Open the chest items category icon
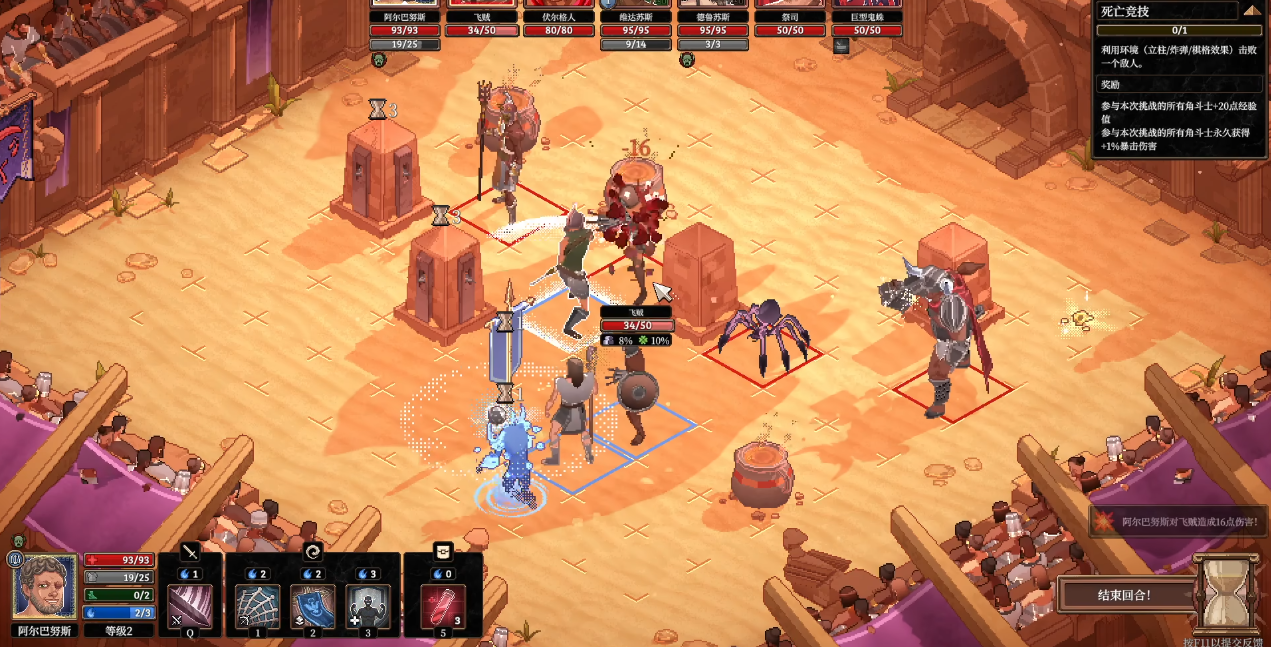This screenshot has width=1271, height=647. pyautogui.click(x=444, y=551)
